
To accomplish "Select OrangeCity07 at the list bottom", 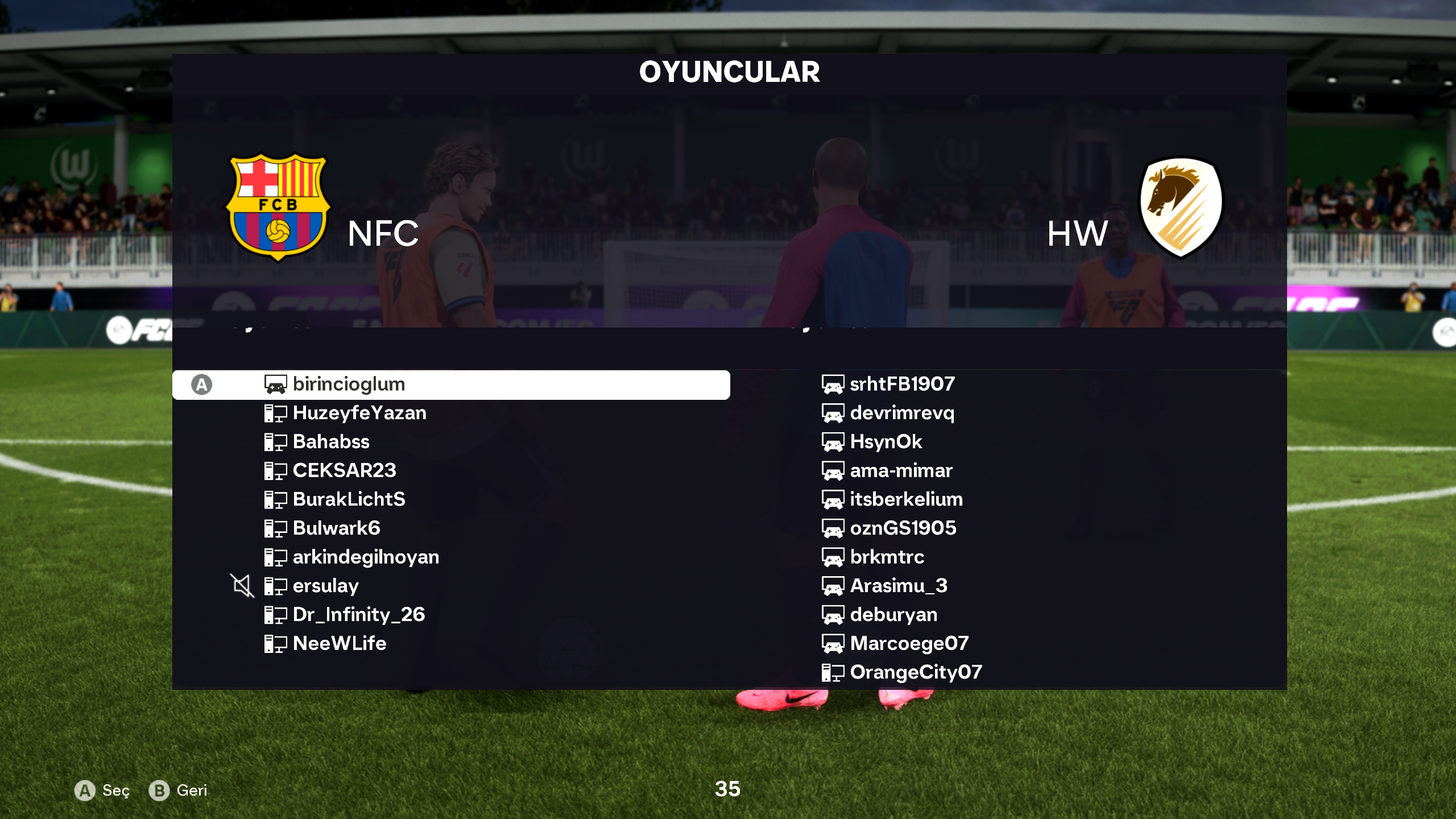I will pyautogui.click(x=916, y=672).
